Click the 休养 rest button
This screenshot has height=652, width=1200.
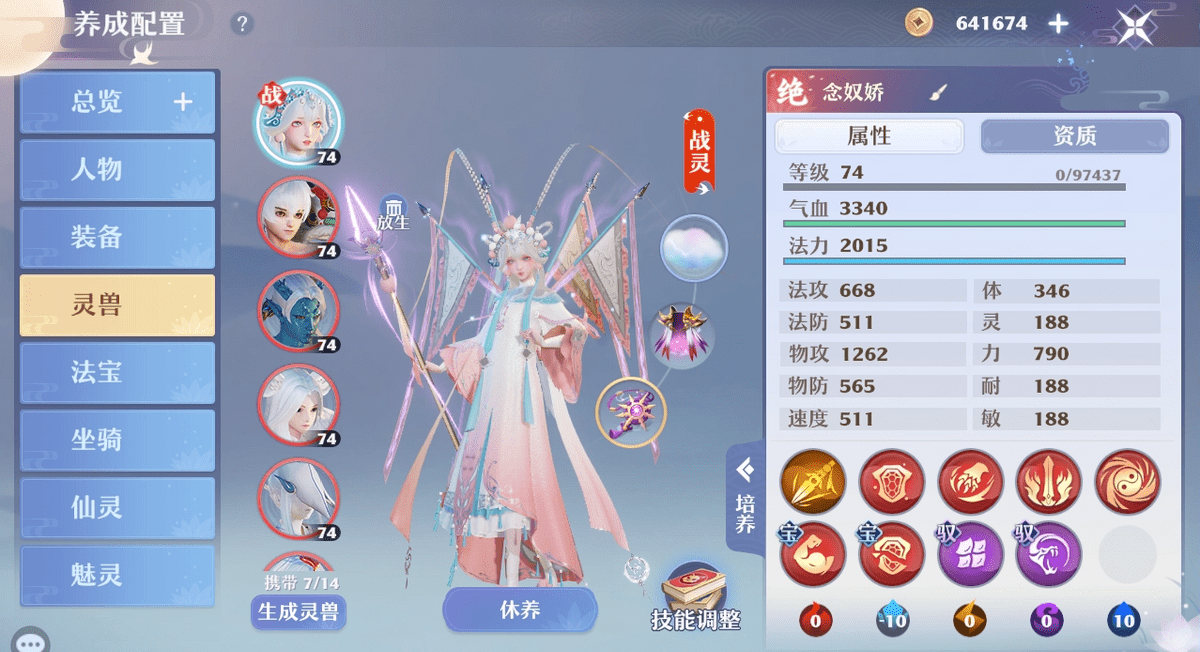click(520, 609)
